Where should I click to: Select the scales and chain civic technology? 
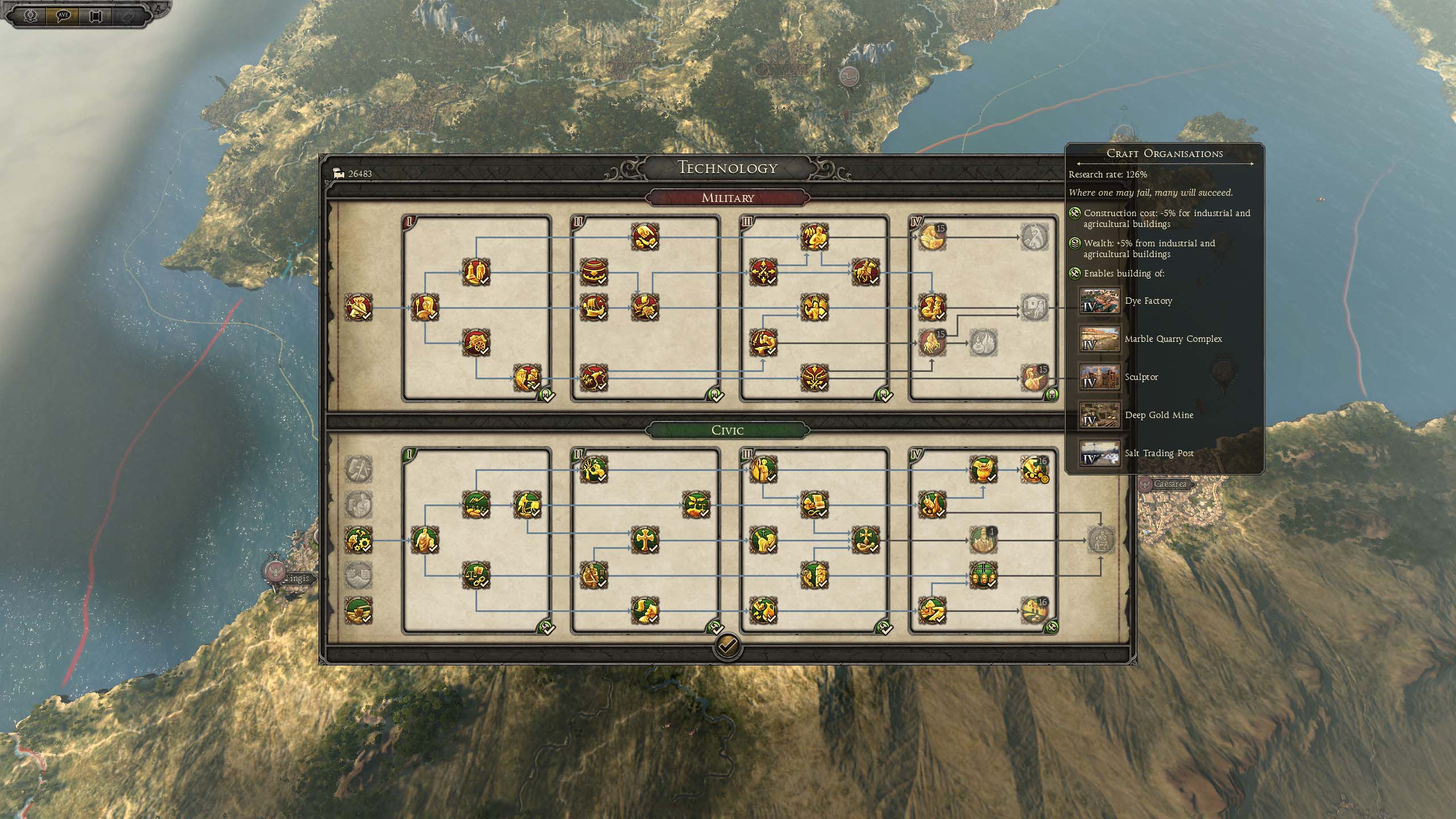click(476, 575)
